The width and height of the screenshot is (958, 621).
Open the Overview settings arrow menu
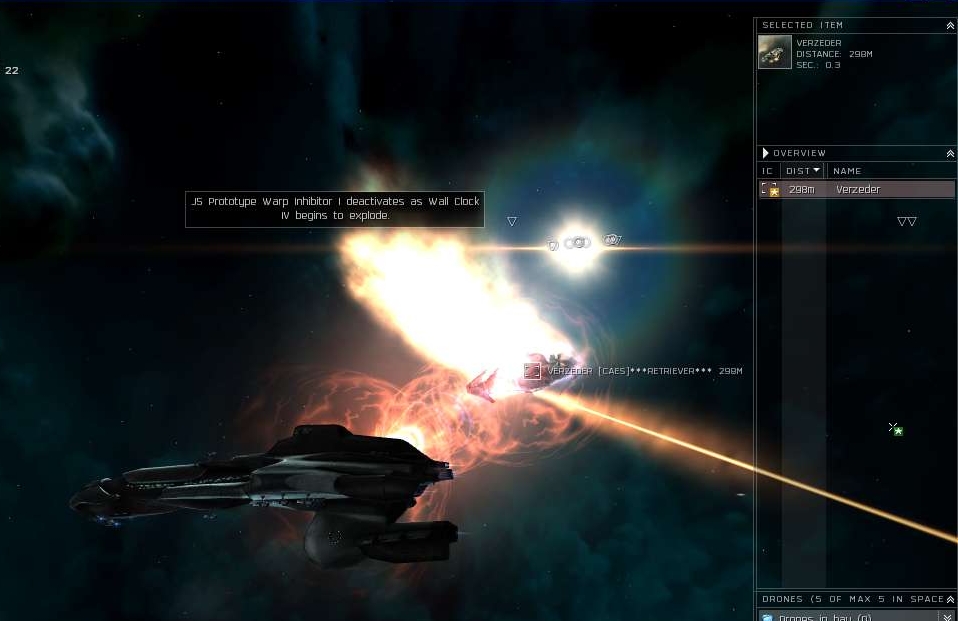click(x=766, y=153)
